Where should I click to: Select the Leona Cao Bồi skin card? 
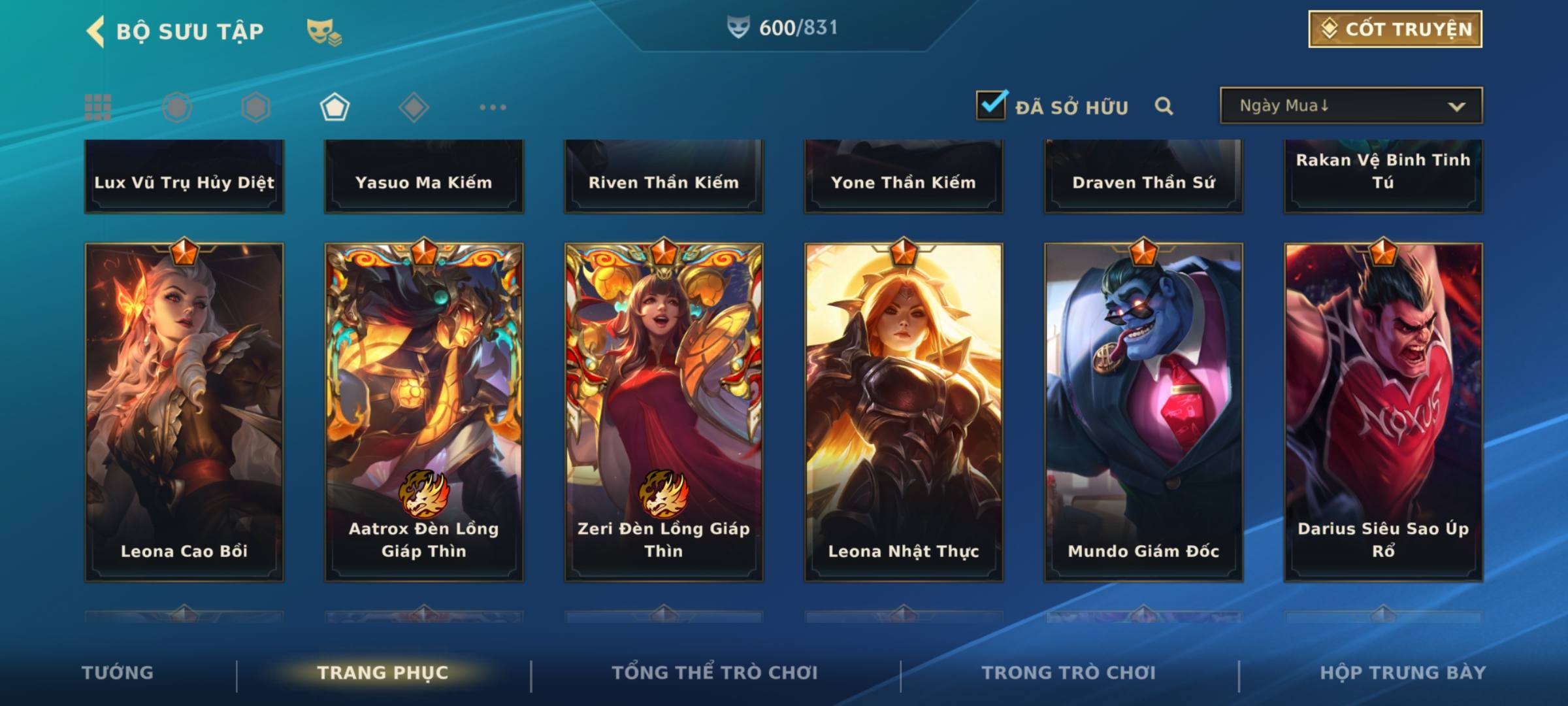[x=184, y=412]
